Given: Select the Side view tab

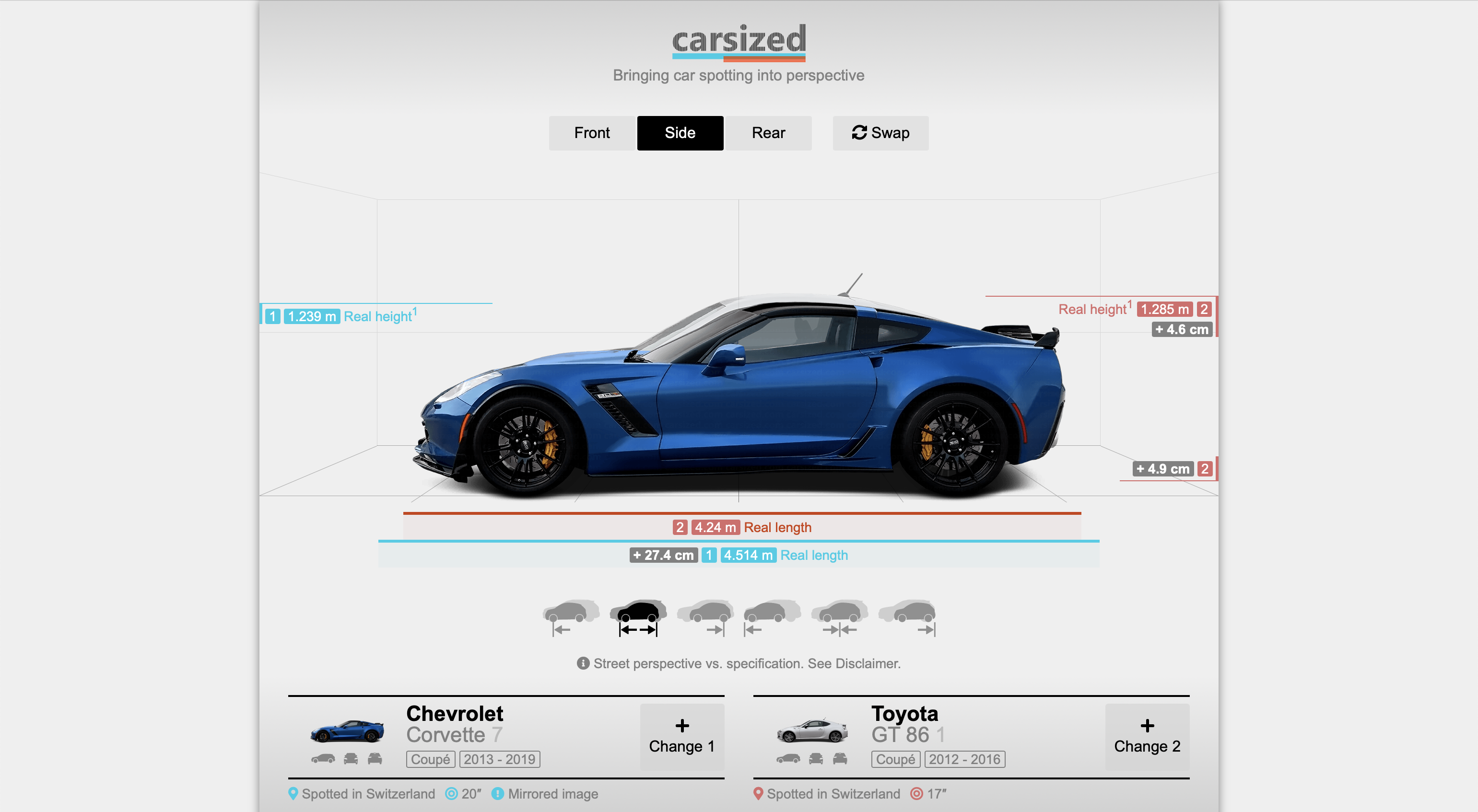Looking at the screenshot, I should coord(680,133).
